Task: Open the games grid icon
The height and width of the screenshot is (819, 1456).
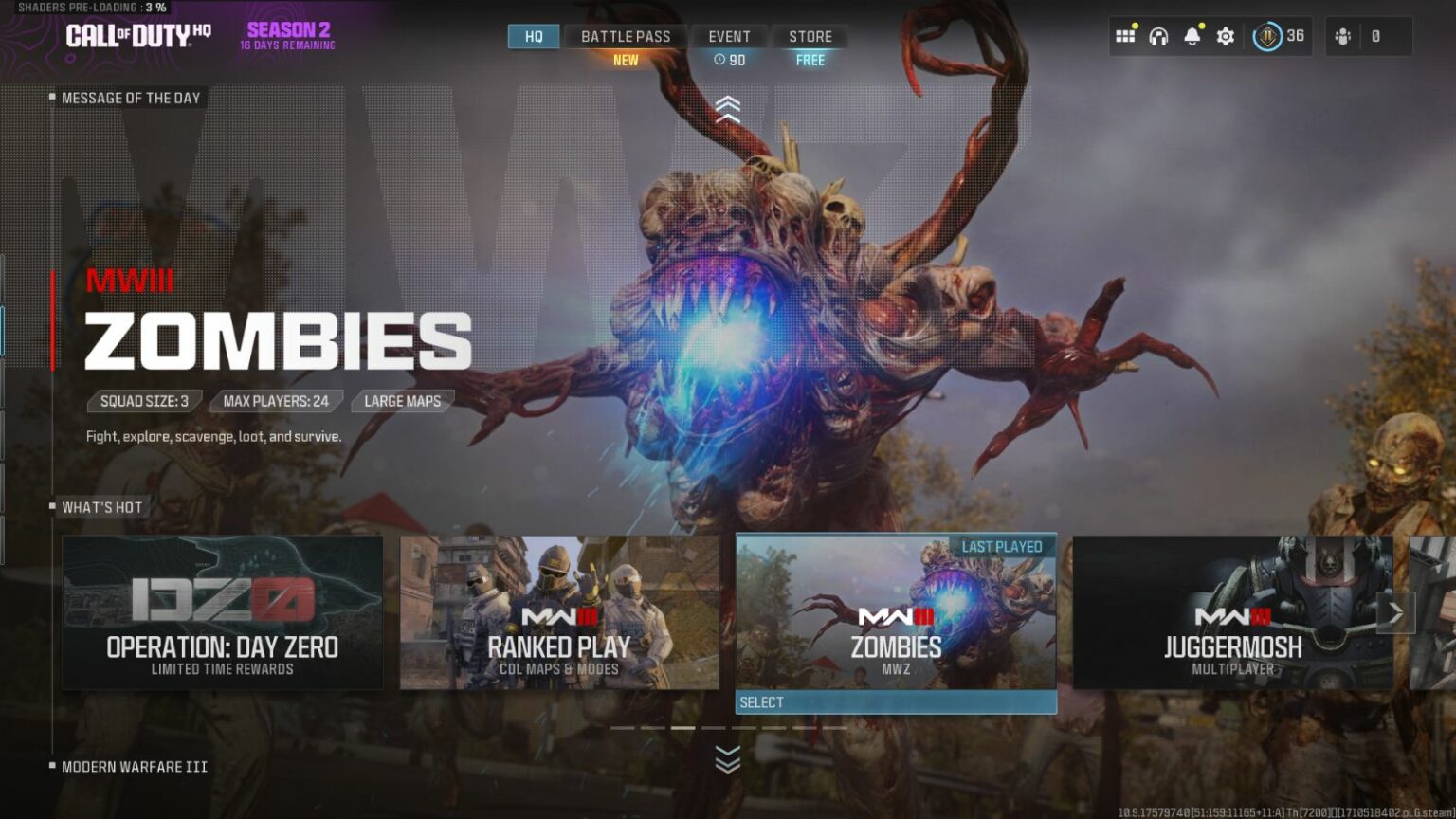Action: point(1125,35)
